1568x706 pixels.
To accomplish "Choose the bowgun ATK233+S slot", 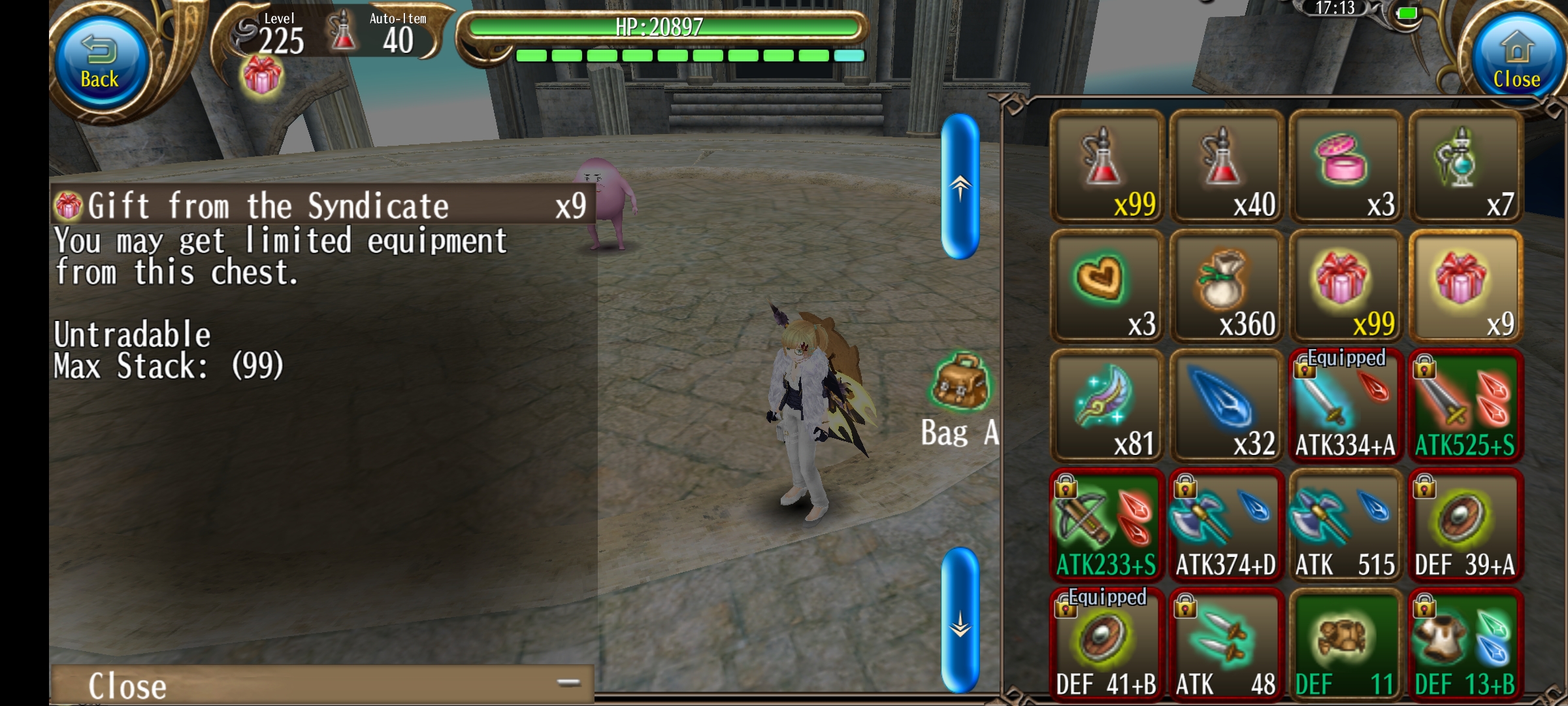I will [x=1107, y=526].
